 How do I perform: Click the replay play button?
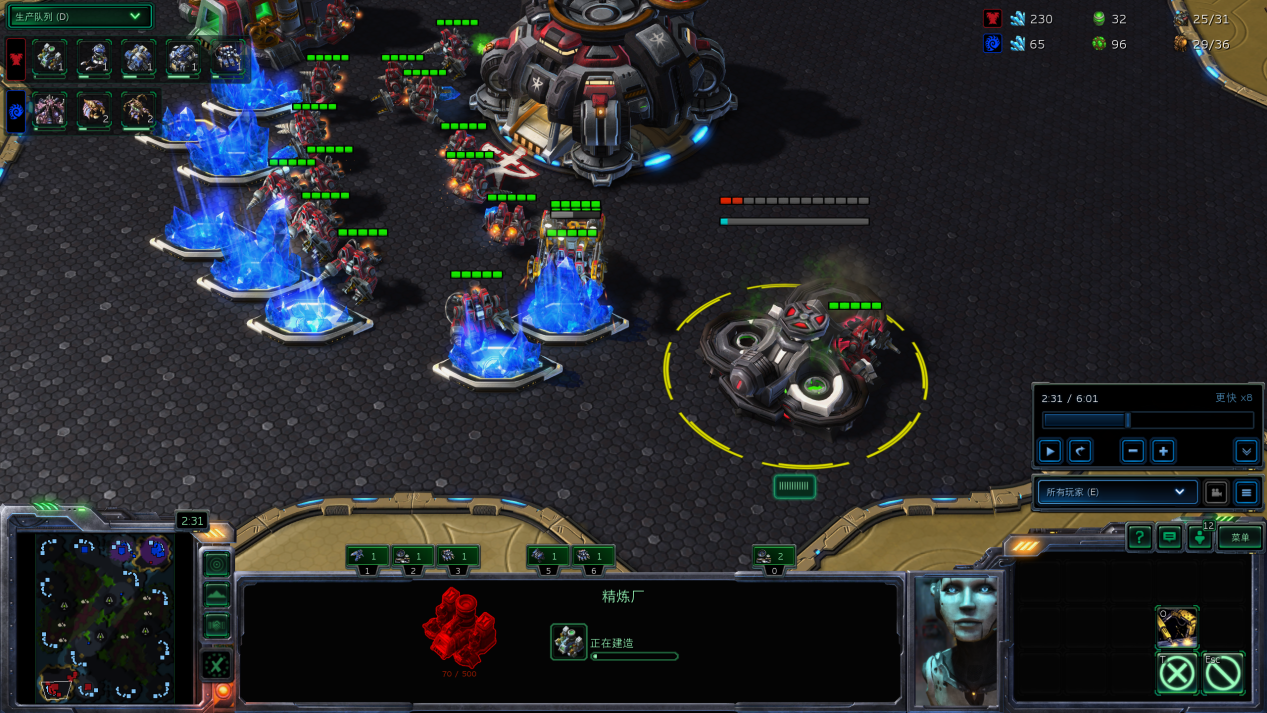click(x=1049, y=451)
